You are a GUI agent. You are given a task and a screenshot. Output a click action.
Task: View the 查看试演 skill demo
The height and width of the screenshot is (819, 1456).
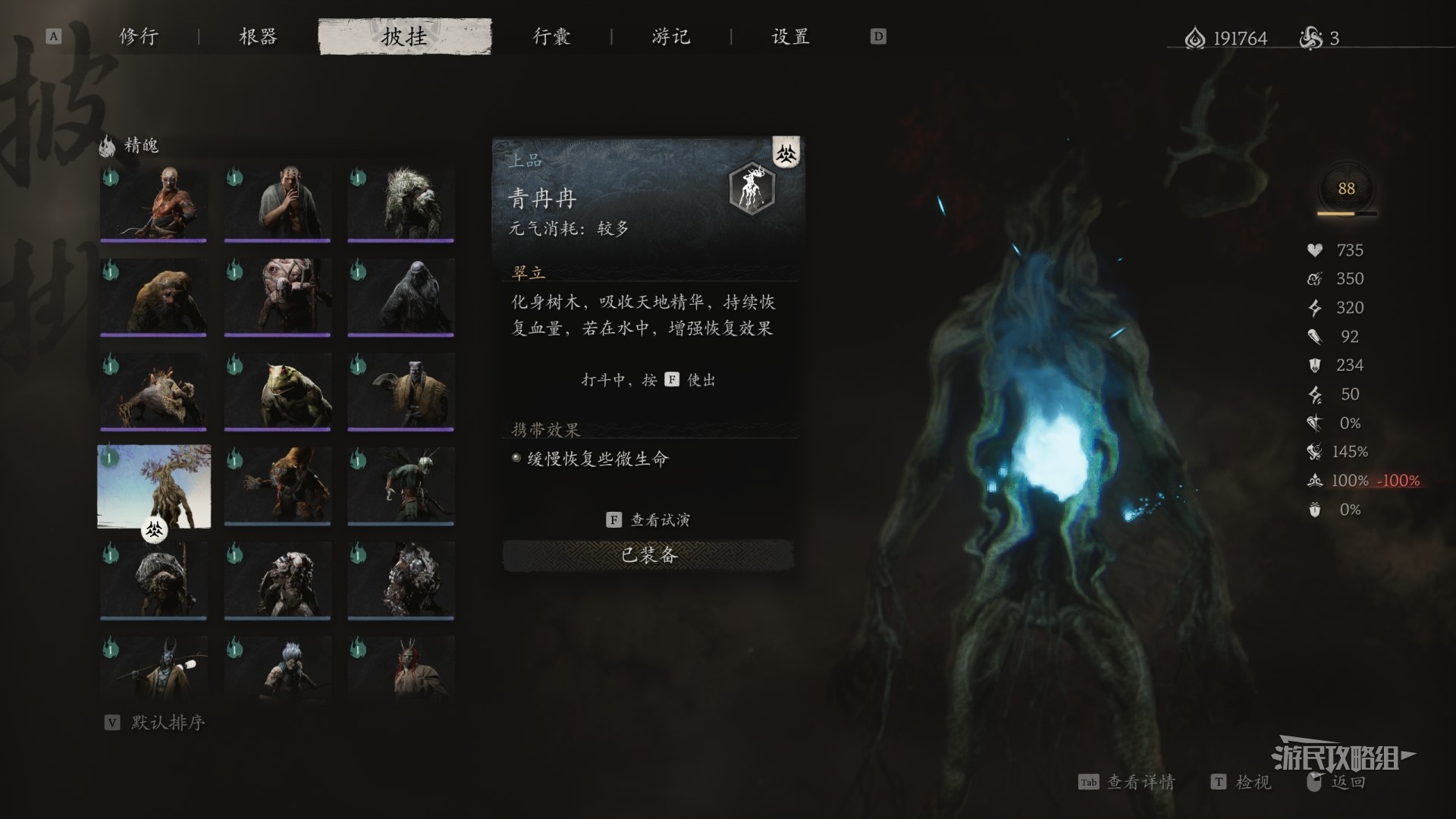coord(649,519)
